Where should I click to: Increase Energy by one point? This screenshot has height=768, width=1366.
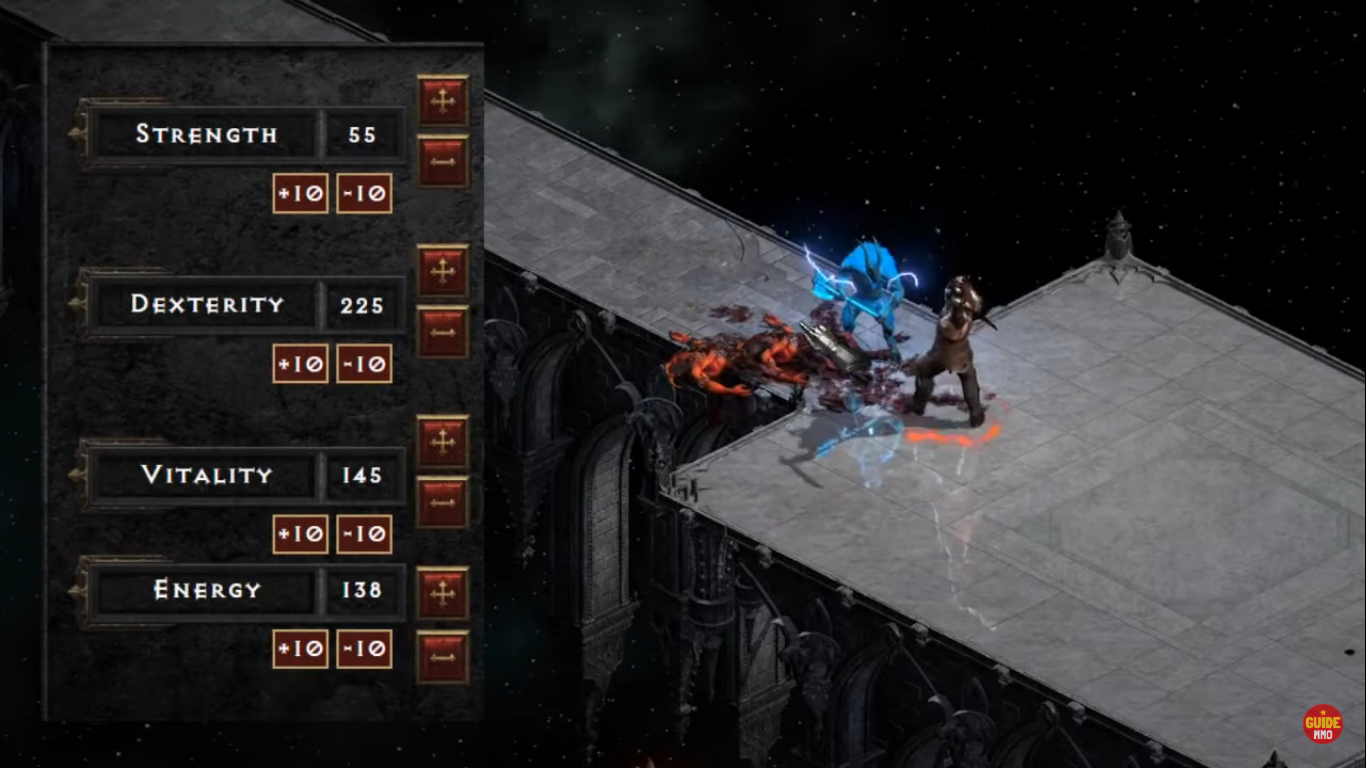coord(442,593)
